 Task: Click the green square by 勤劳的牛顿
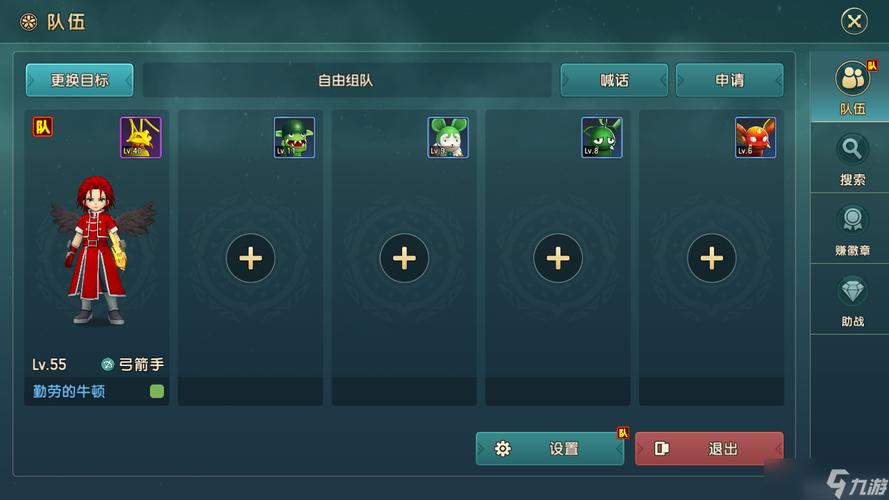[x=157, y=391]
